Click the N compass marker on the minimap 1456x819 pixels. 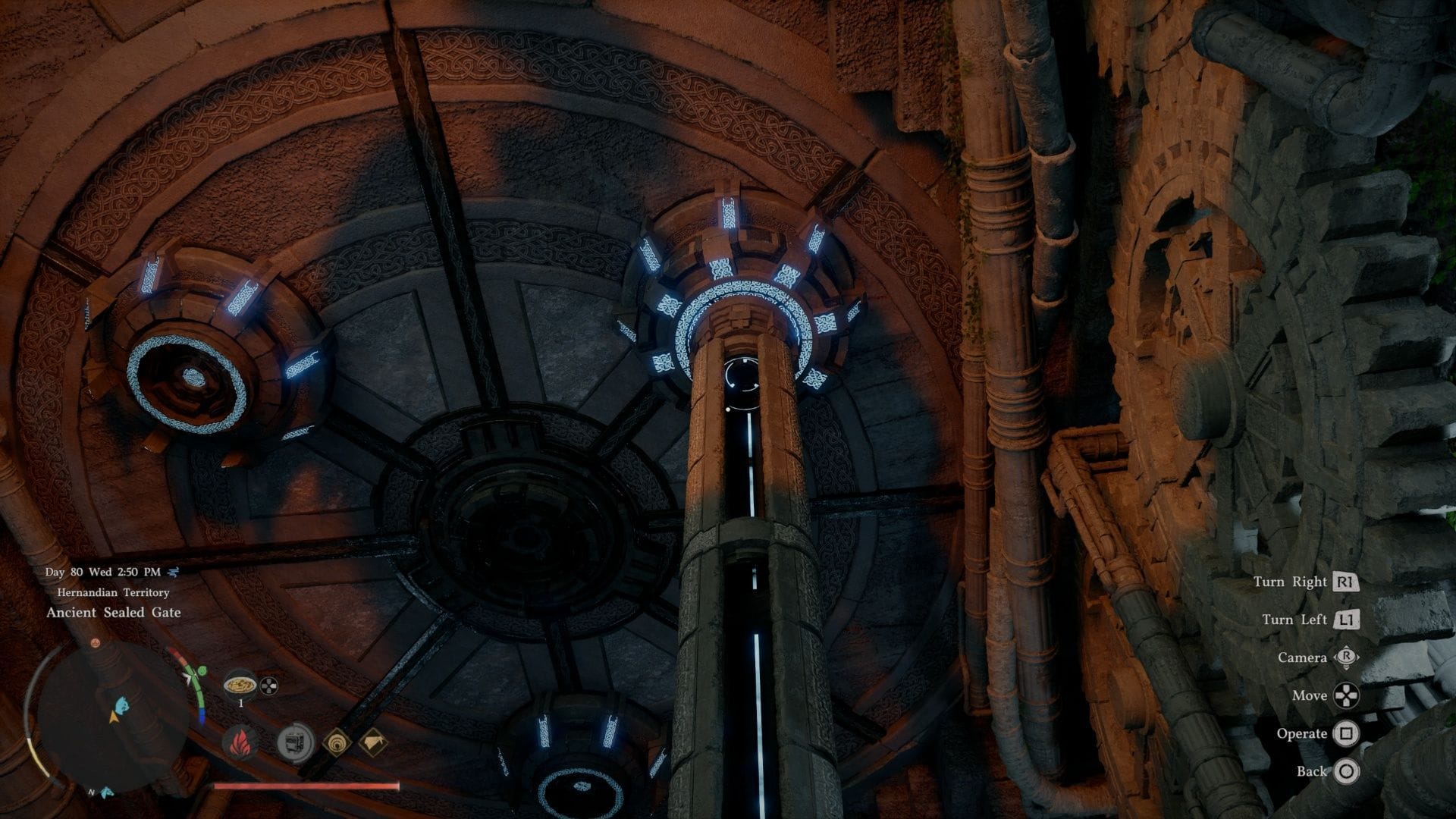(x=92, y=791)
